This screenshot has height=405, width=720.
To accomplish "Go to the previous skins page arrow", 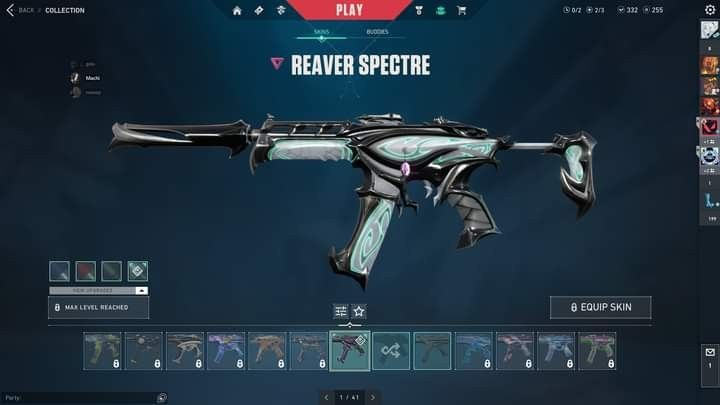I will coord(326,397).
